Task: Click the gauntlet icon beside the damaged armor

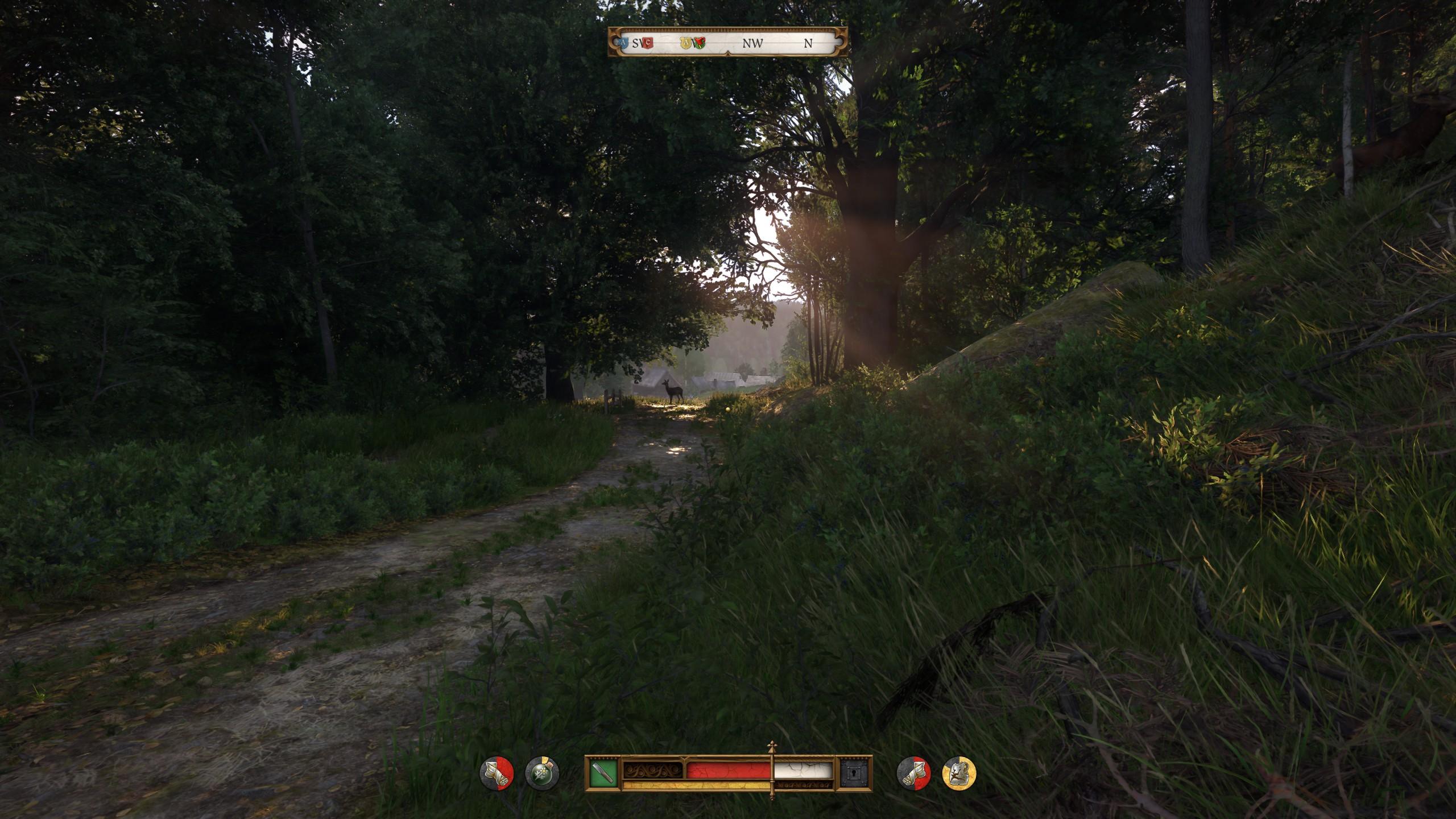Action: (913, 773)
